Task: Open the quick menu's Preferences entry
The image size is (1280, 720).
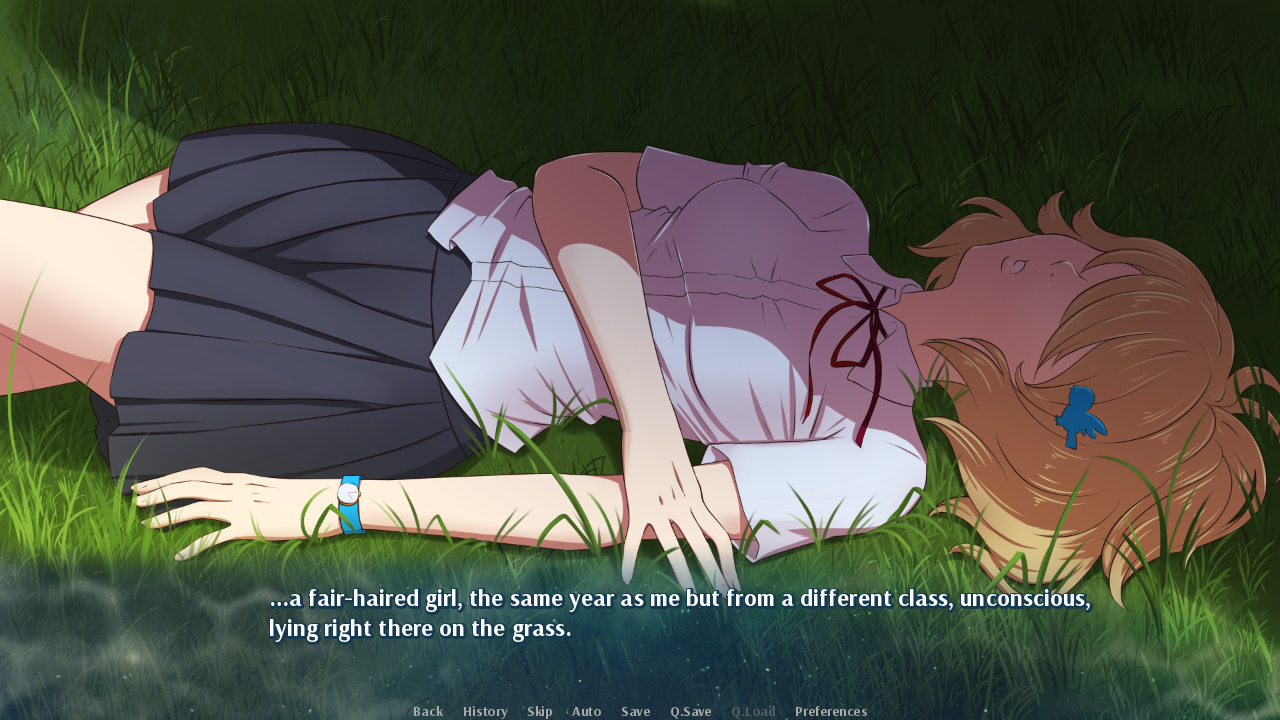Action: (x=831, y=711)
